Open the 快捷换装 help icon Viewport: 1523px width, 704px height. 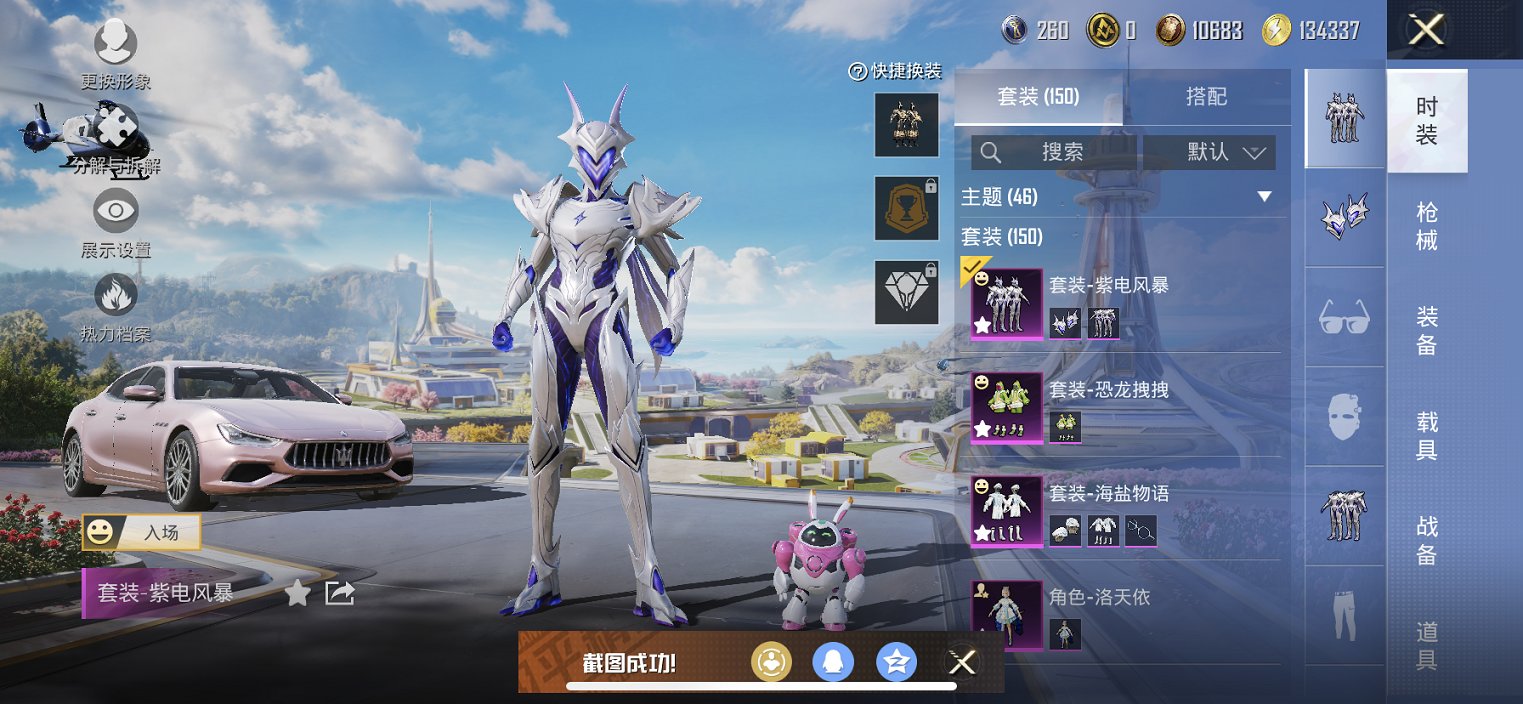[x=857, y=71]
